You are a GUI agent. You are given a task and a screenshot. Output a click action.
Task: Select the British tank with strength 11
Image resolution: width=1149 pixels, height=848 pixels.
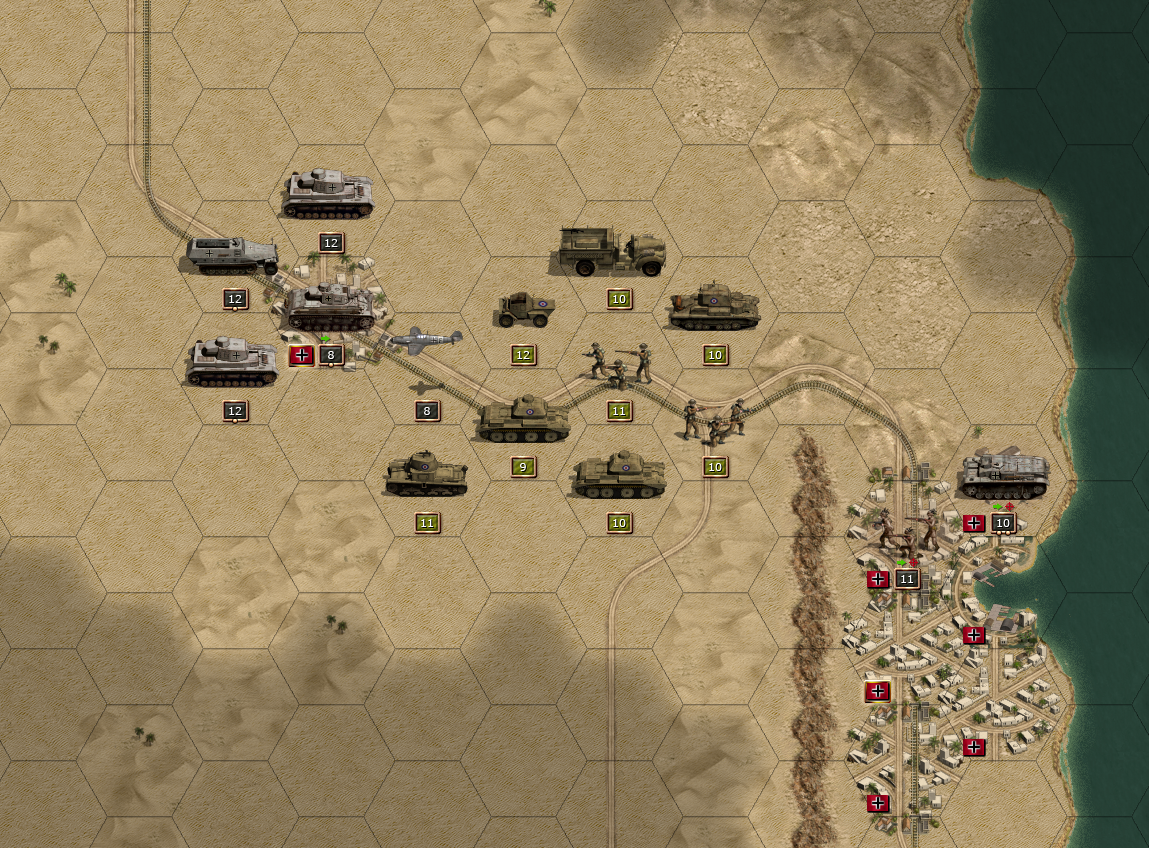427,474
